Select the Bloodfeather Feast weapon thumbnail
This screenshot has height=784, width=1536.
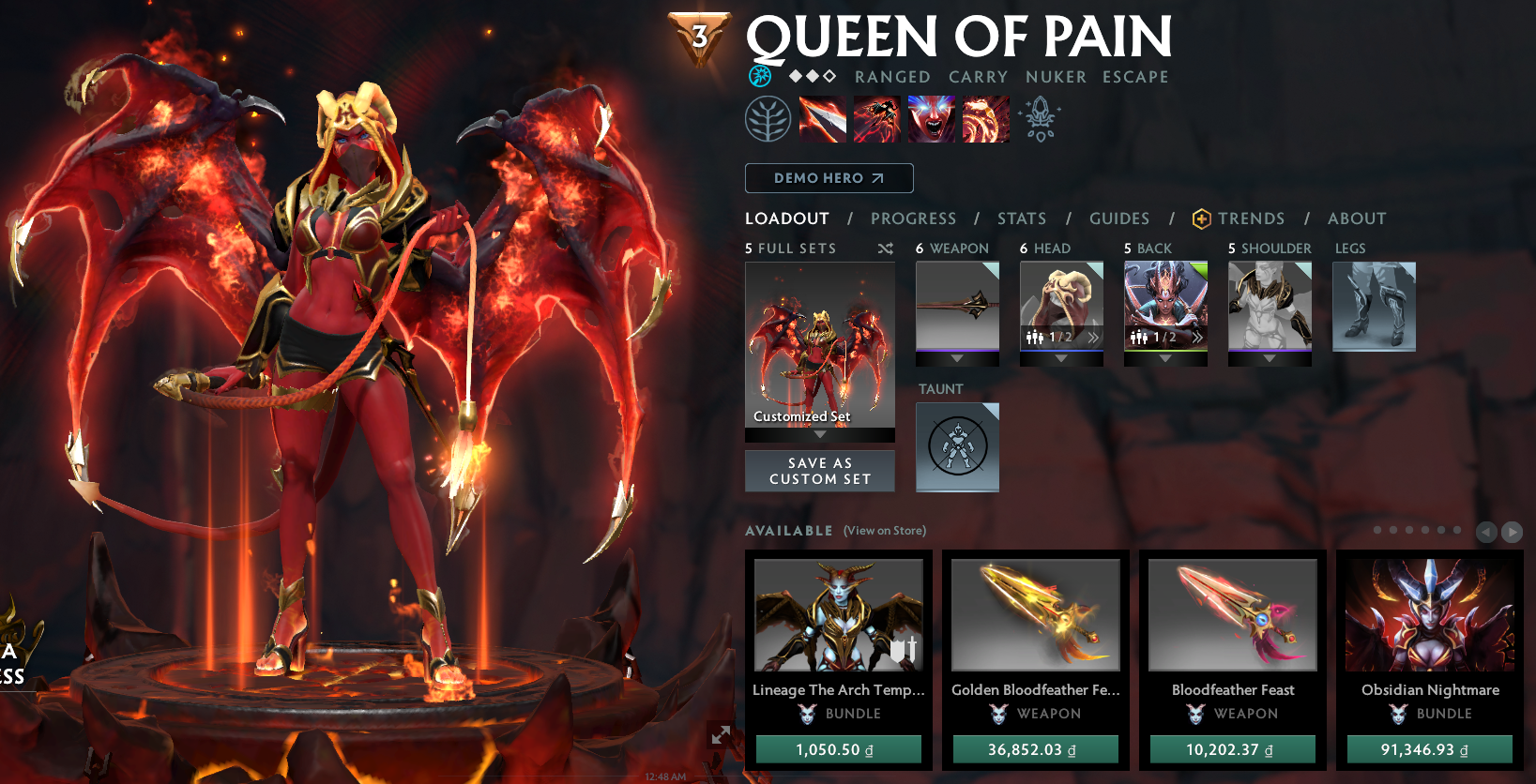click(x=1232, y=614)
